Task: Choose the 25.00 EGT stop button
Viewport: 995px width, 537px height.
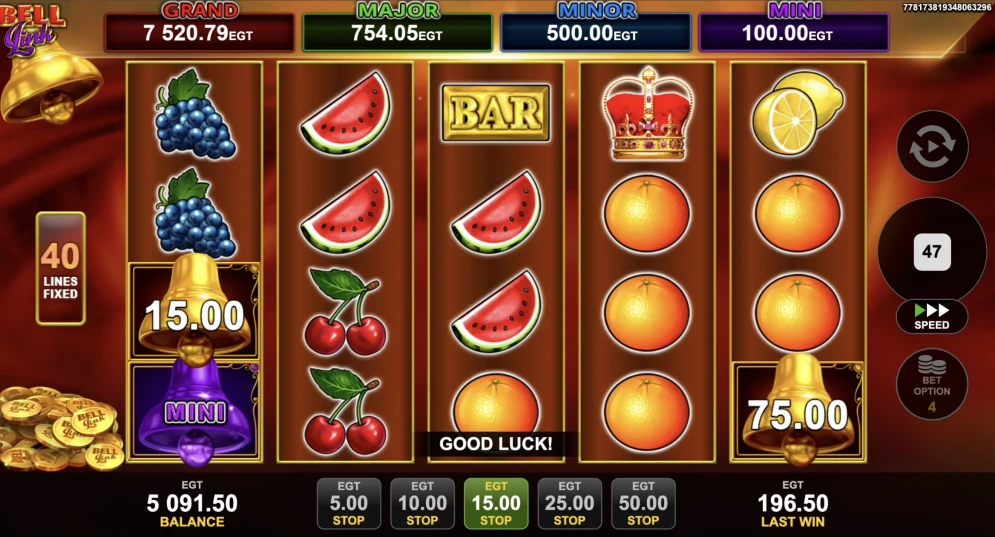Action: [569, 503]
